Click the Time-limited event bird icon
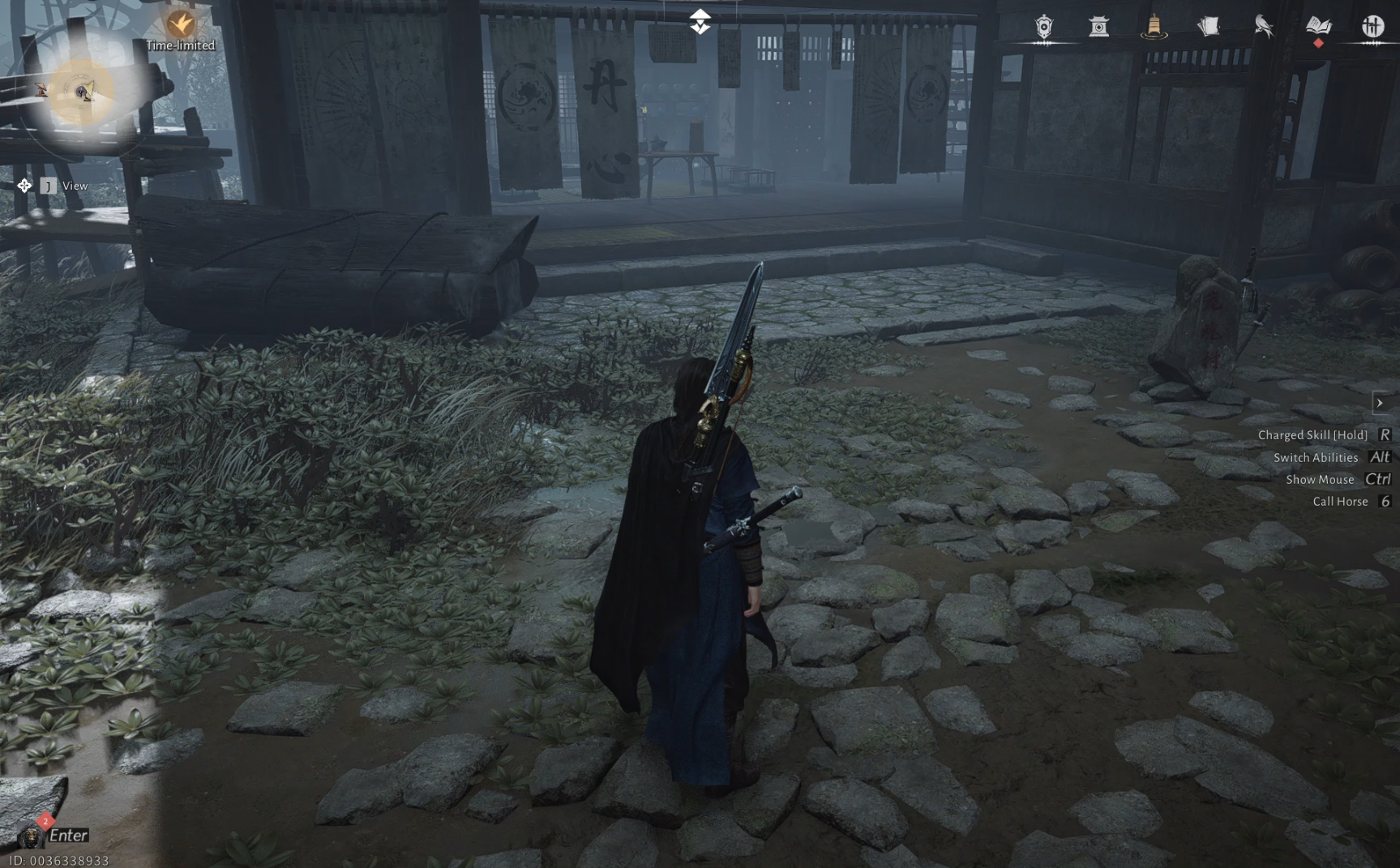Screen dimensions: 1400x868 [180, 24]
